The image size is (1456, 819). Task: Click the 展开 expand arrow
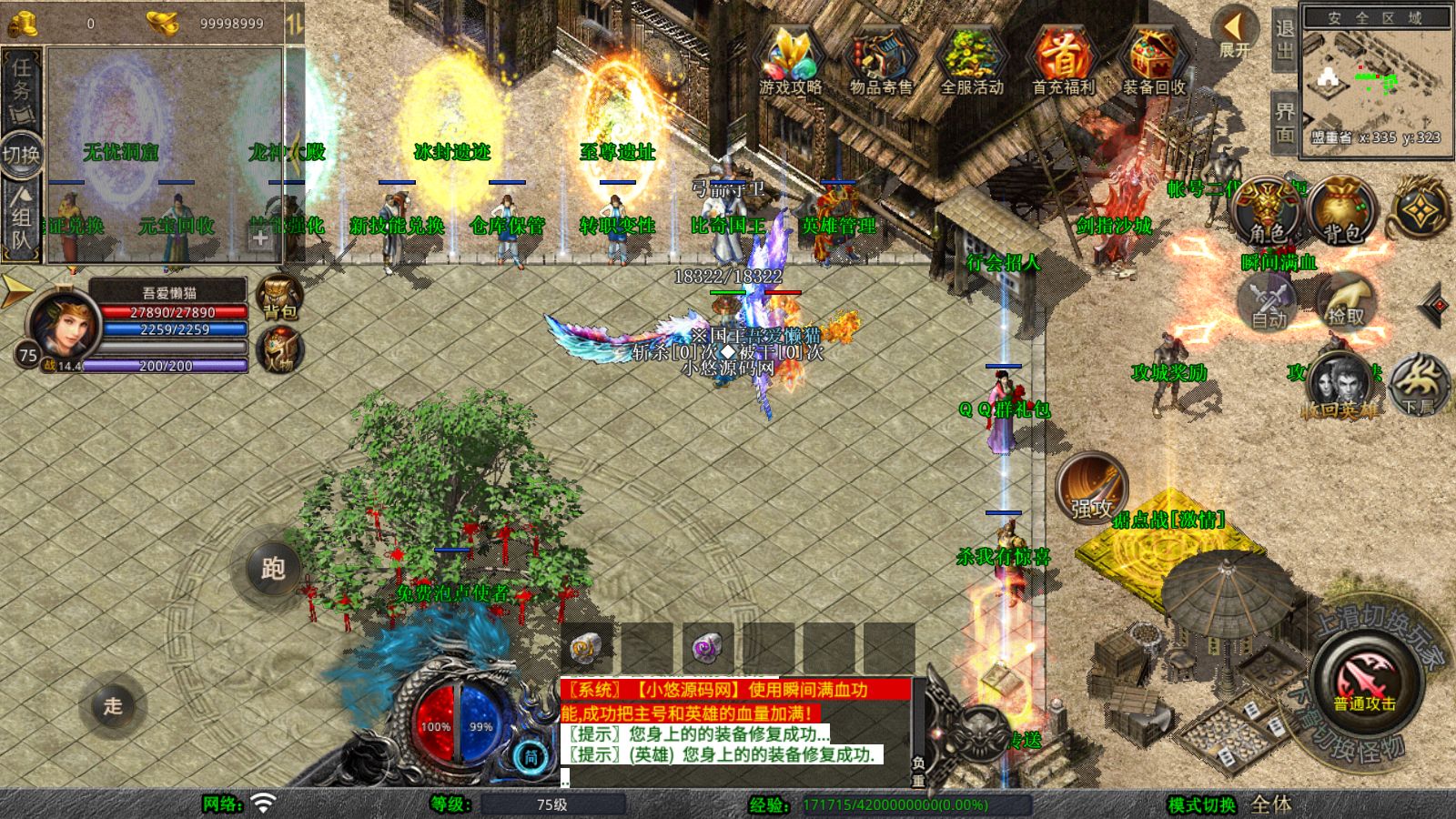click(1235, 33)
